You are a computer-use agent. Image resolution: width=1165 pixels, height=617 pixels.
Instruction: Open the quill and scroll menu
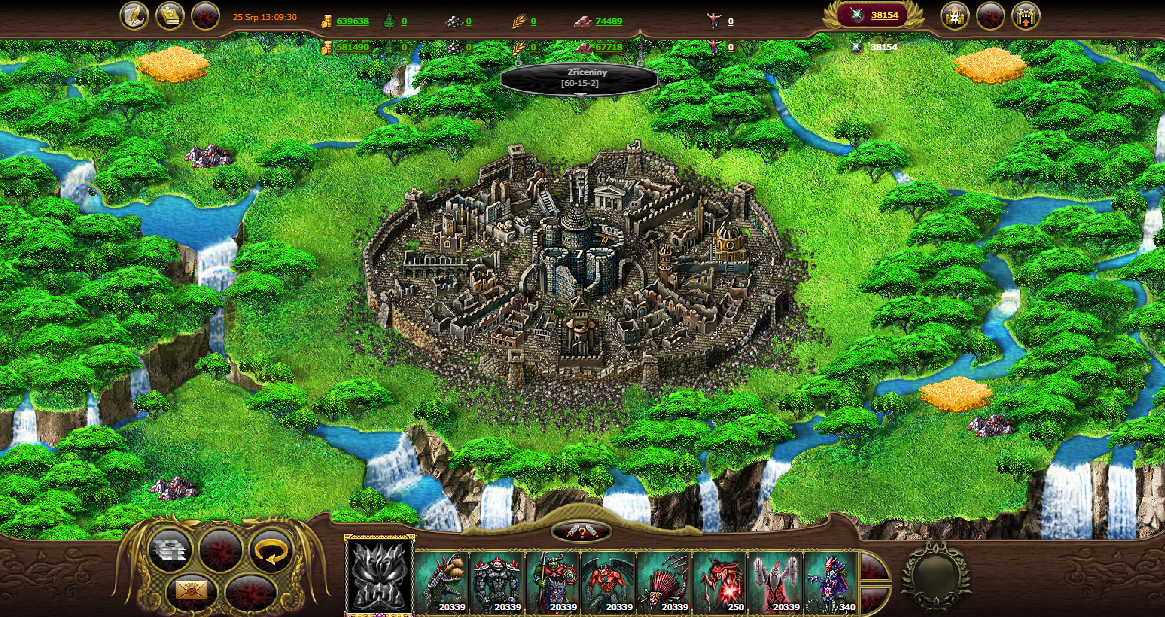[135, 16]
